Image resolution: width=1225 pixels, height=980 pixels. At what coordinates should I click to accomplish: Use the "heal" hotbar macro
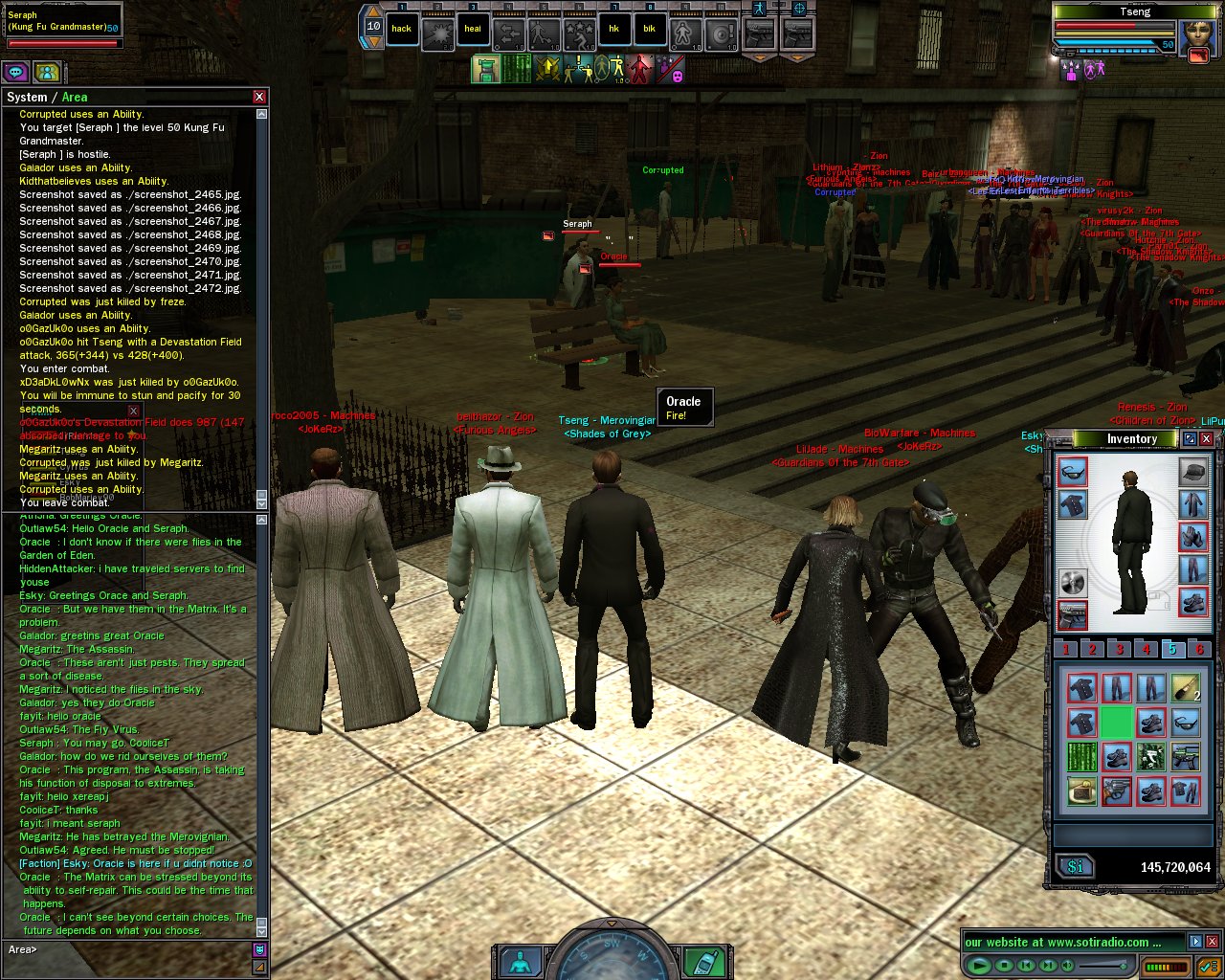coord(473,29)
